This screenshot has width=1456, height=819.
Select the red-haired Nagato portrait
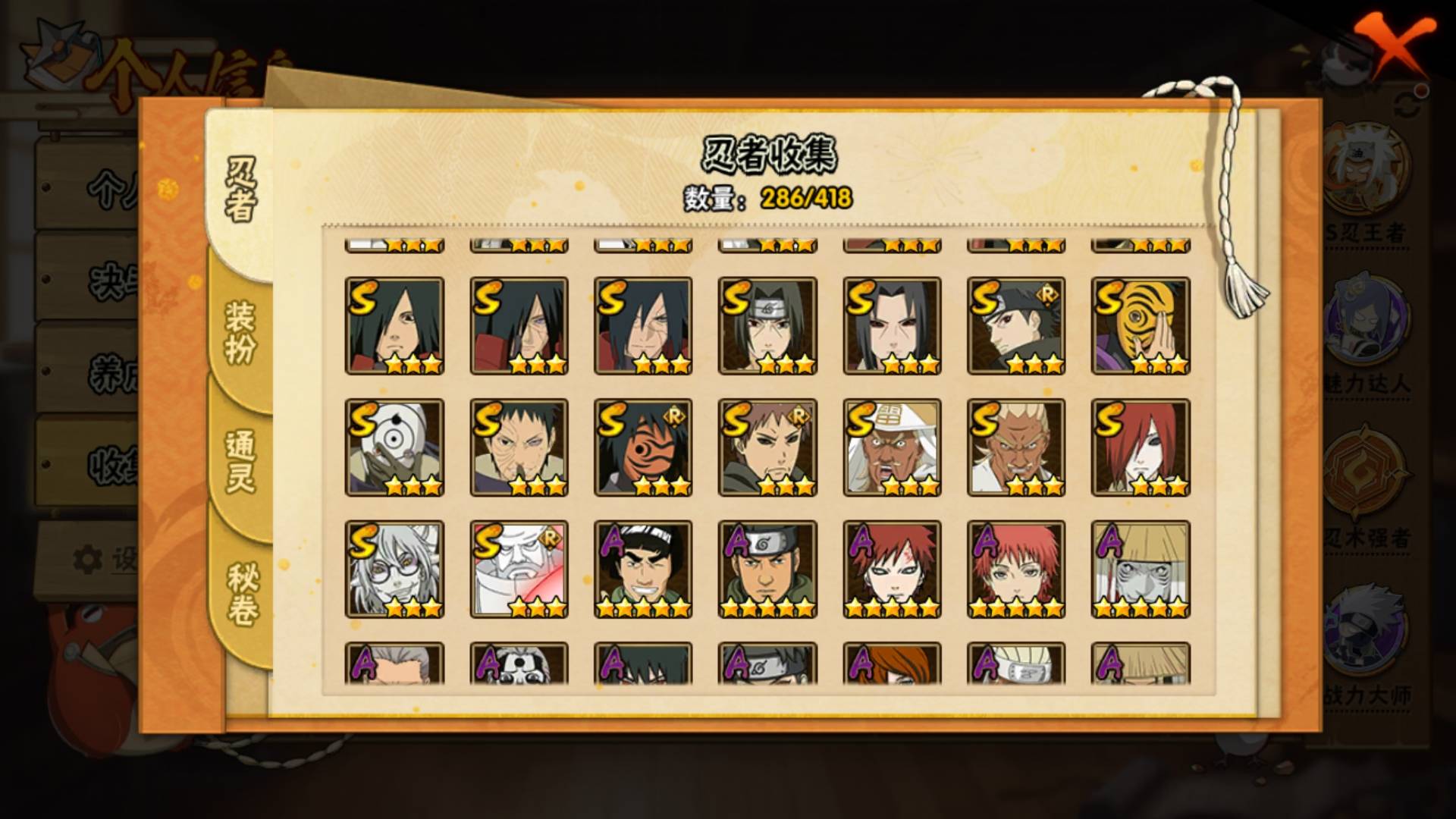[x=1140, y=447]
